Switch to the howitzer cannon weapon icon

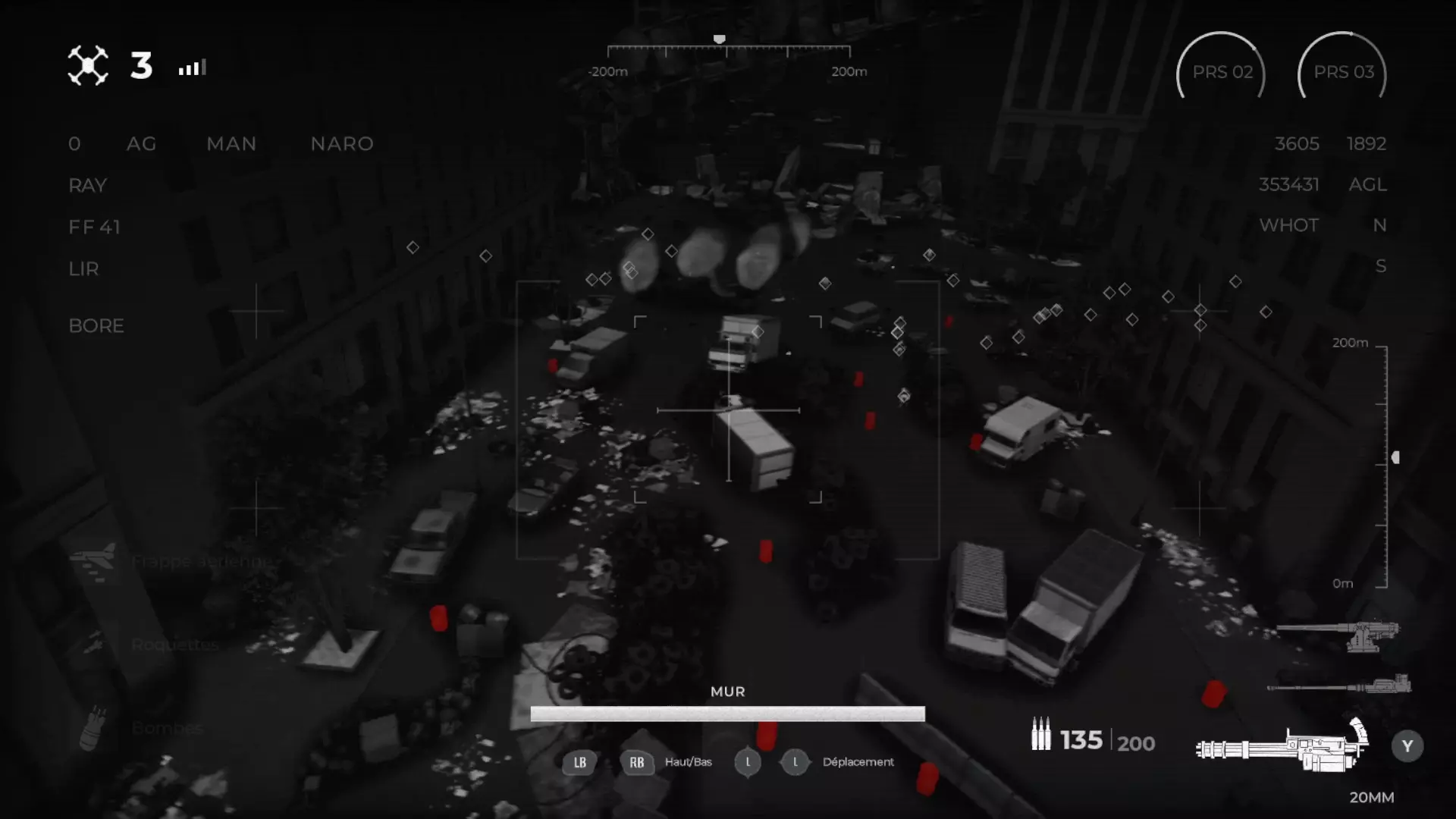click(1339, 634)
